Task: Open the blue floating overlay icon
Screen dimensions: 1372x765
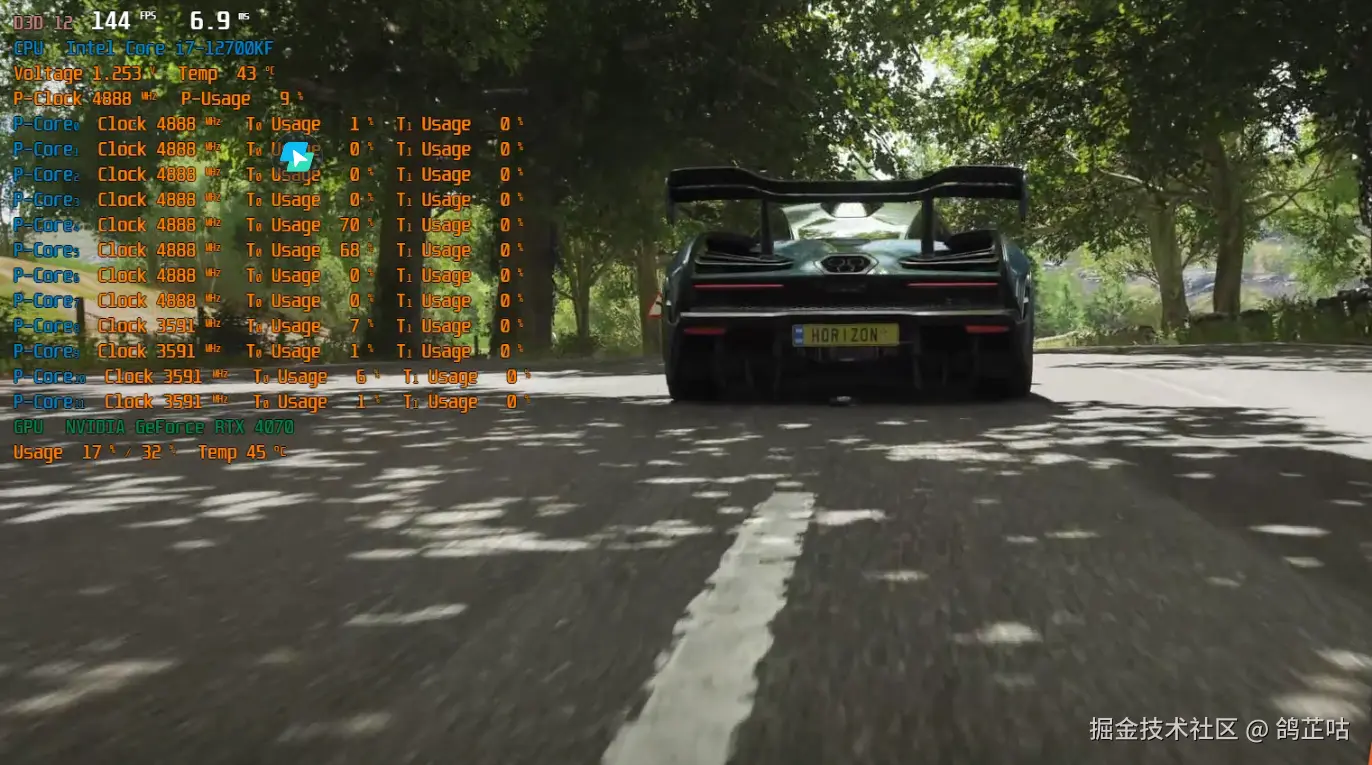Action: pos(296,156)
